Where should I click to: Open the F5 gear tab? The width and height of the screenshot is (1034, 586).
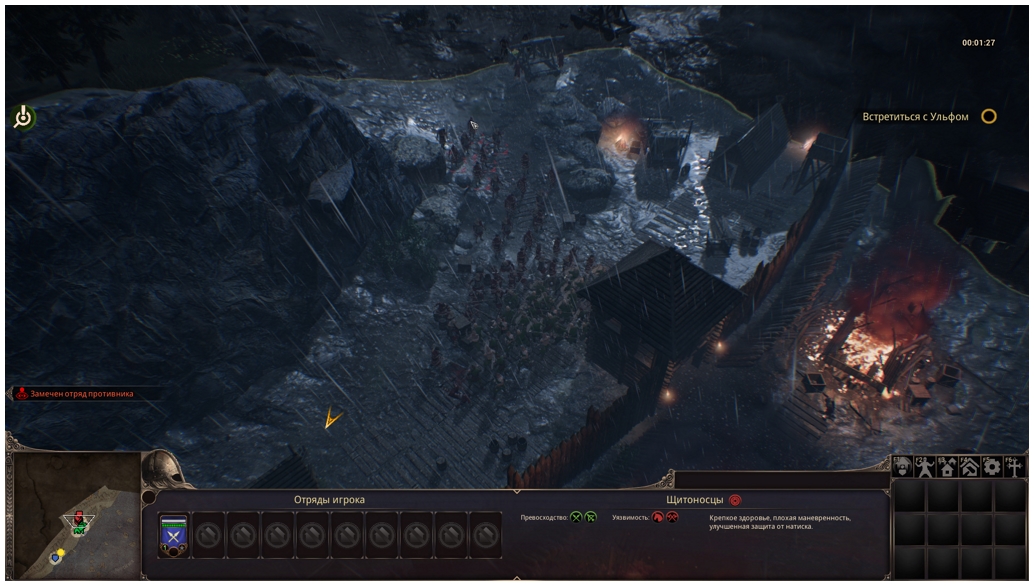click(x=991, y=466)
